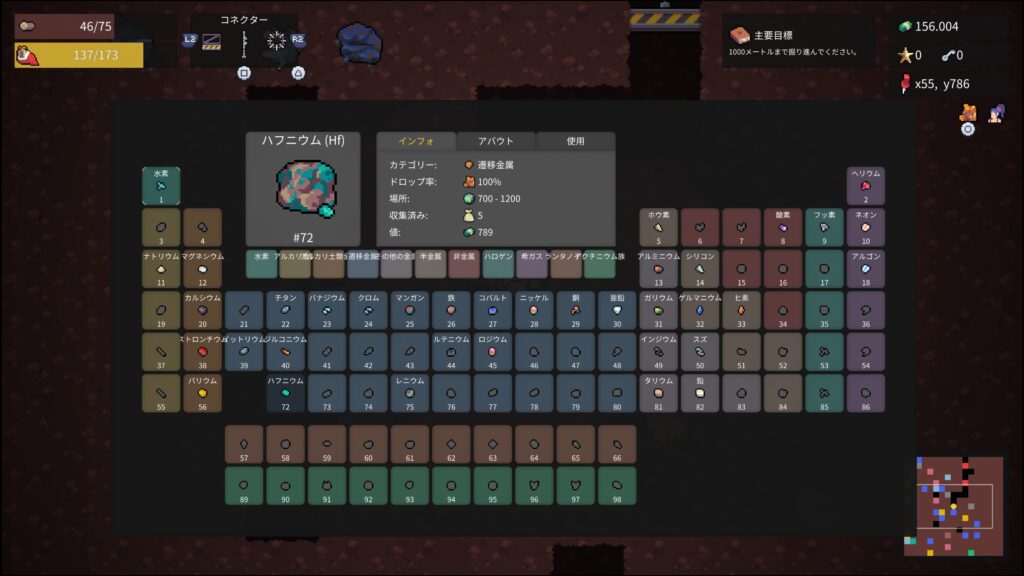Choose the バリウム element tile
This screenshot has height=576, width=1024.
(203, 394)
